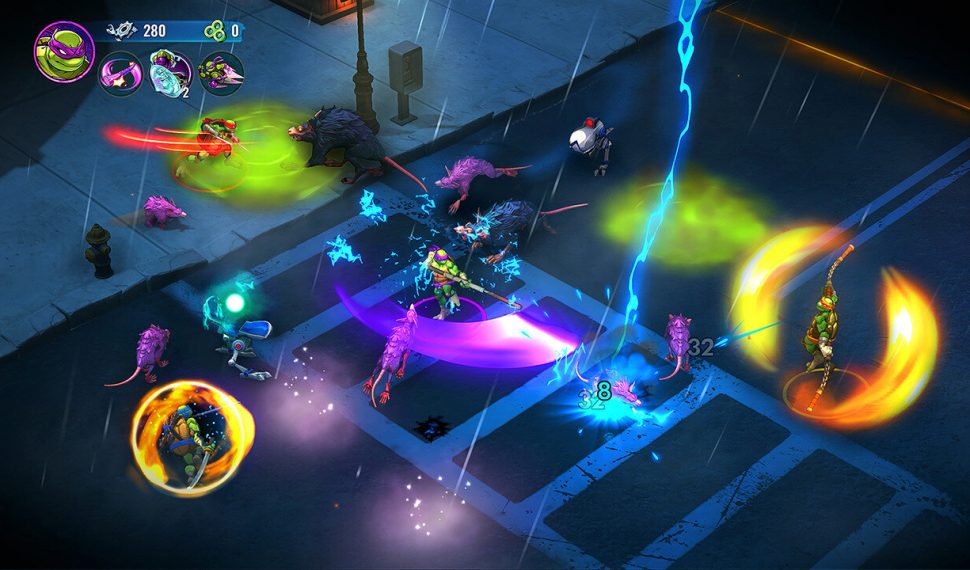Trigger the turtle dash attack ability
The height and width of the screenshot is (570, 970).
221,73
